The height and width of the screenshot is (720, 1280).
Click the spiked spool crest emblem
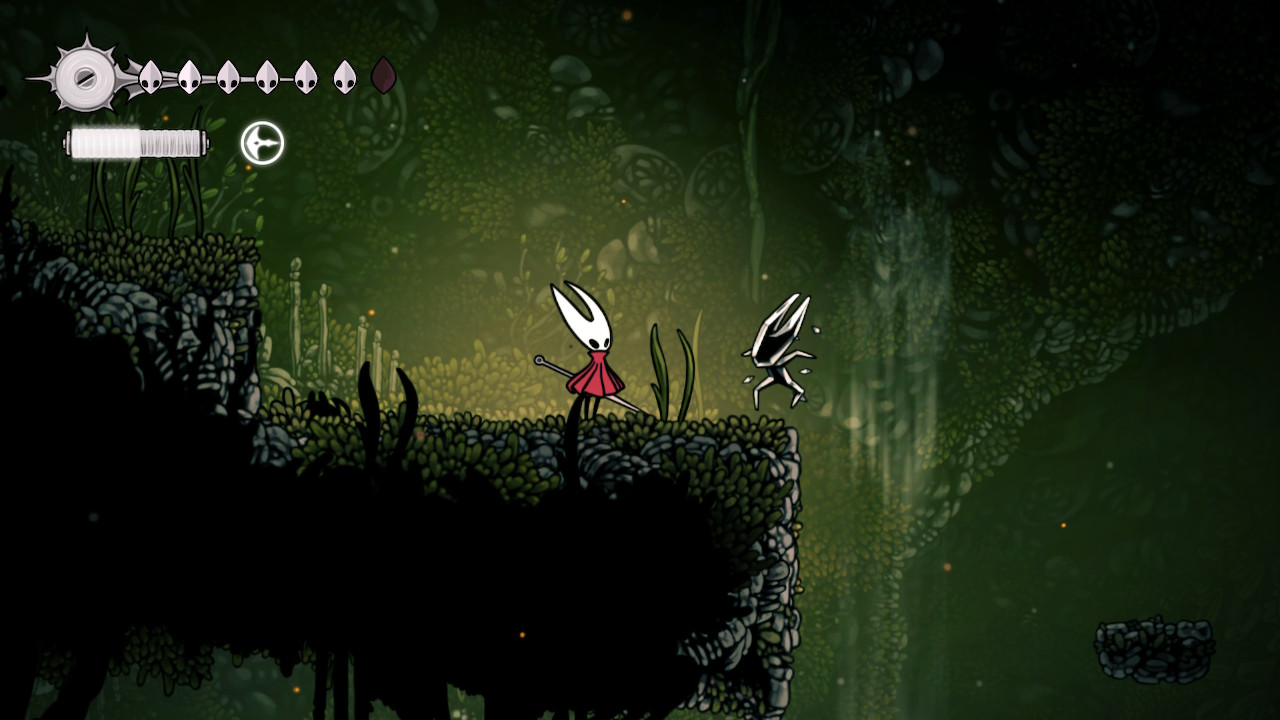click(x=85, y=77)
